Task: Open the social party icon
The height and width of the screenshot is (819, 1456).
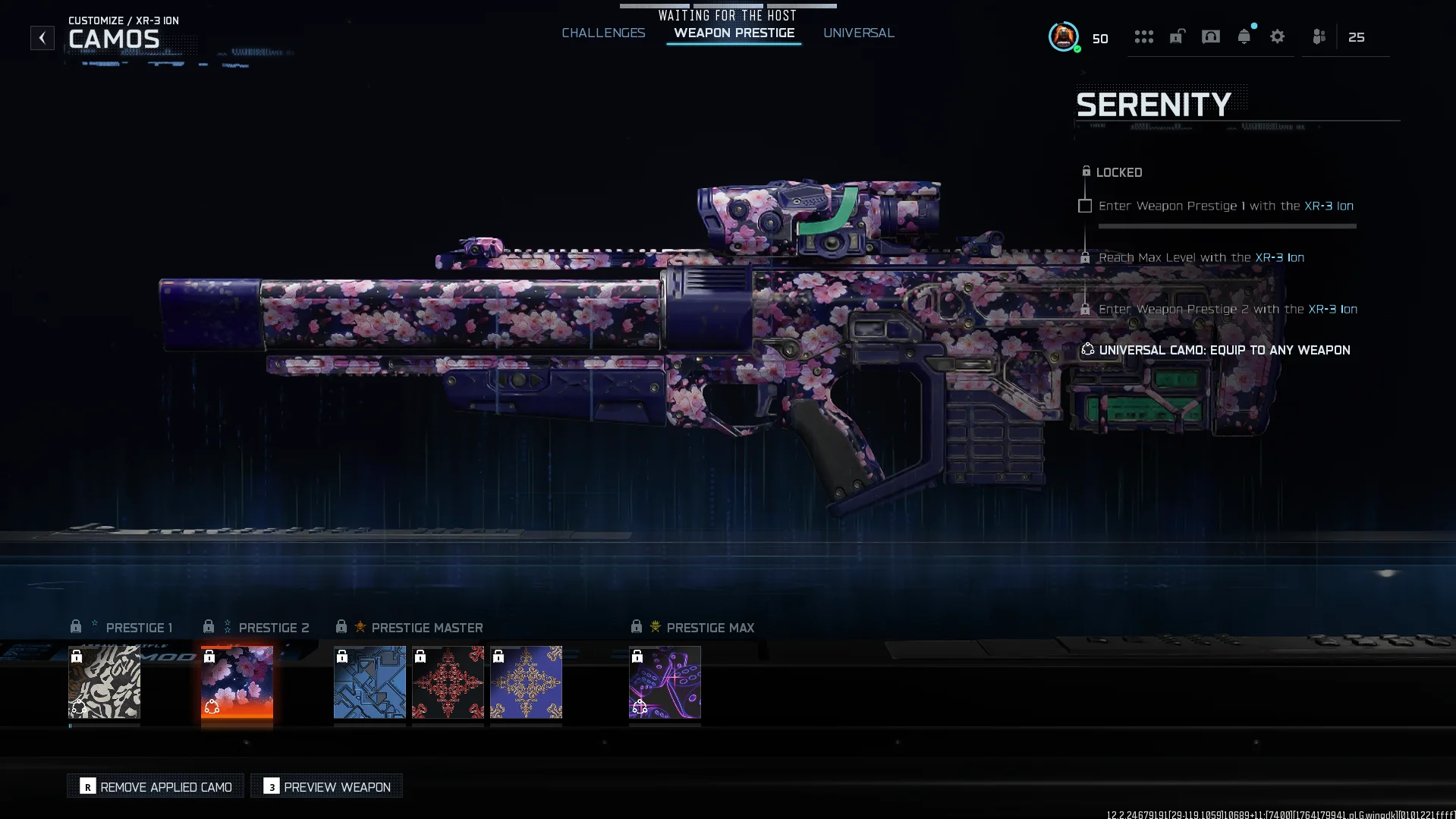Action: 1319,36
